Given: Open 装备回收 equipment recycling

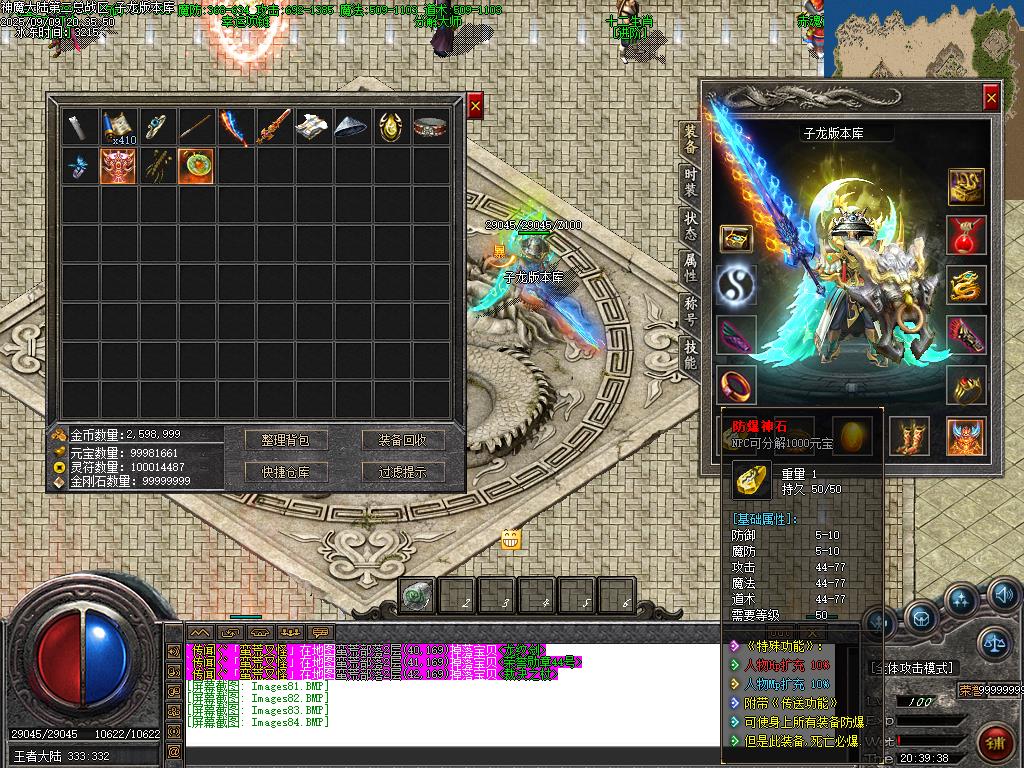Looking at the screenshot, I should 403,440.
